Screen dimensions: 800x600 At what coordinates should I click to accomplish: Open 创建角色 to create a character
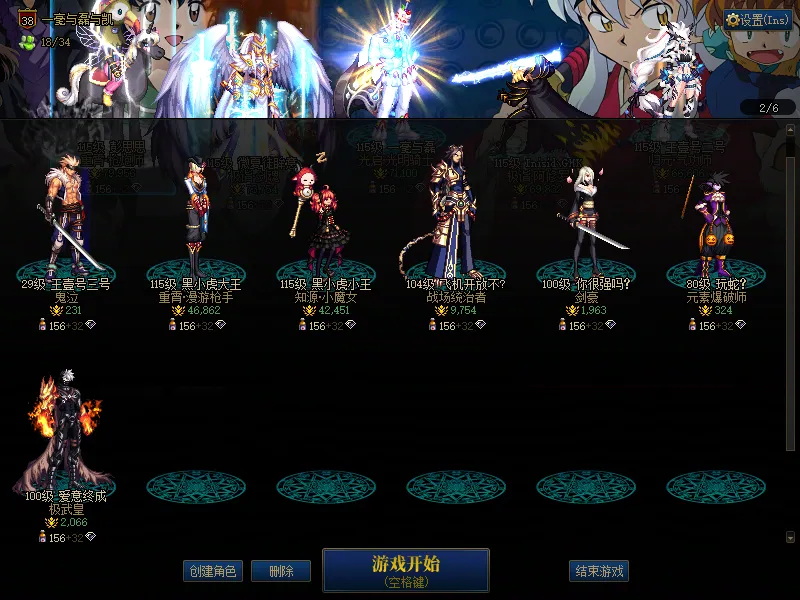pos(213,571)
